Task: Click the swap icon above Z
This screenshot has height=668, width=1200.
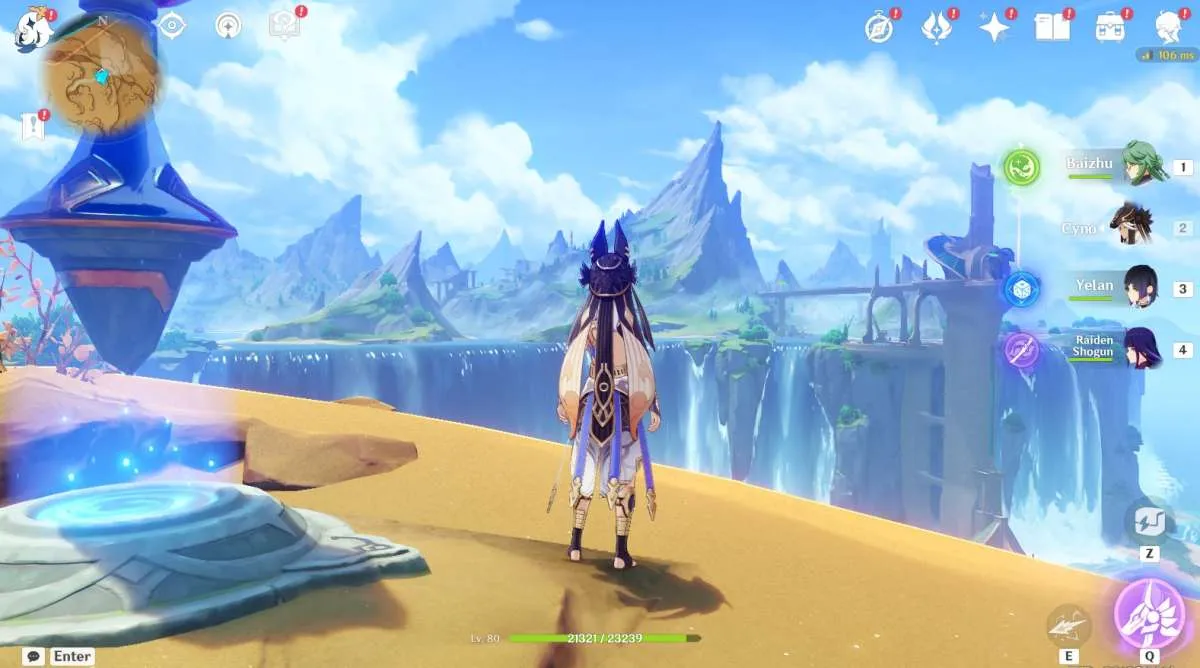Action: coord(1149,521)
